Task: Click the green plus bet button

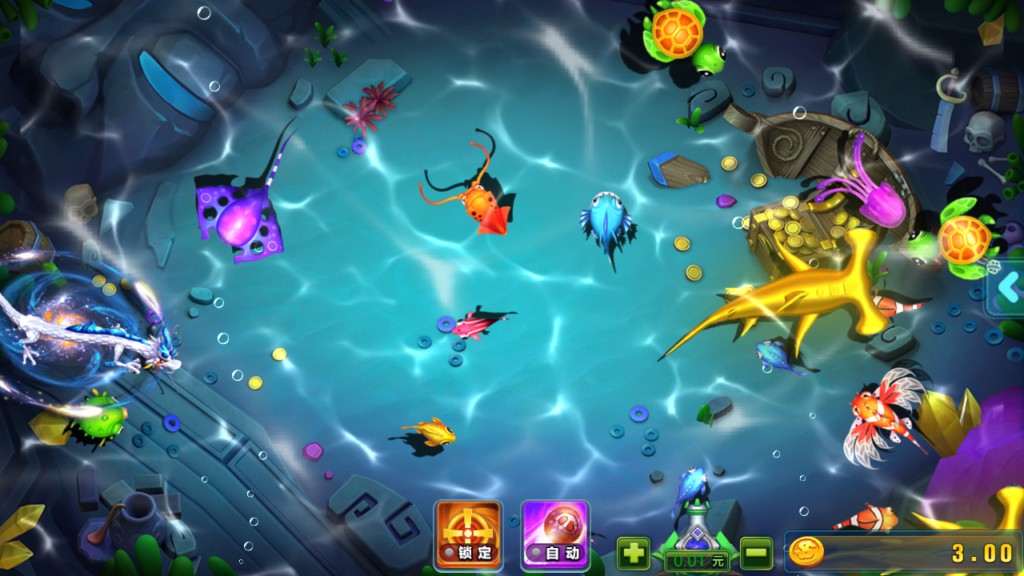Action: [x=633, y=552]
